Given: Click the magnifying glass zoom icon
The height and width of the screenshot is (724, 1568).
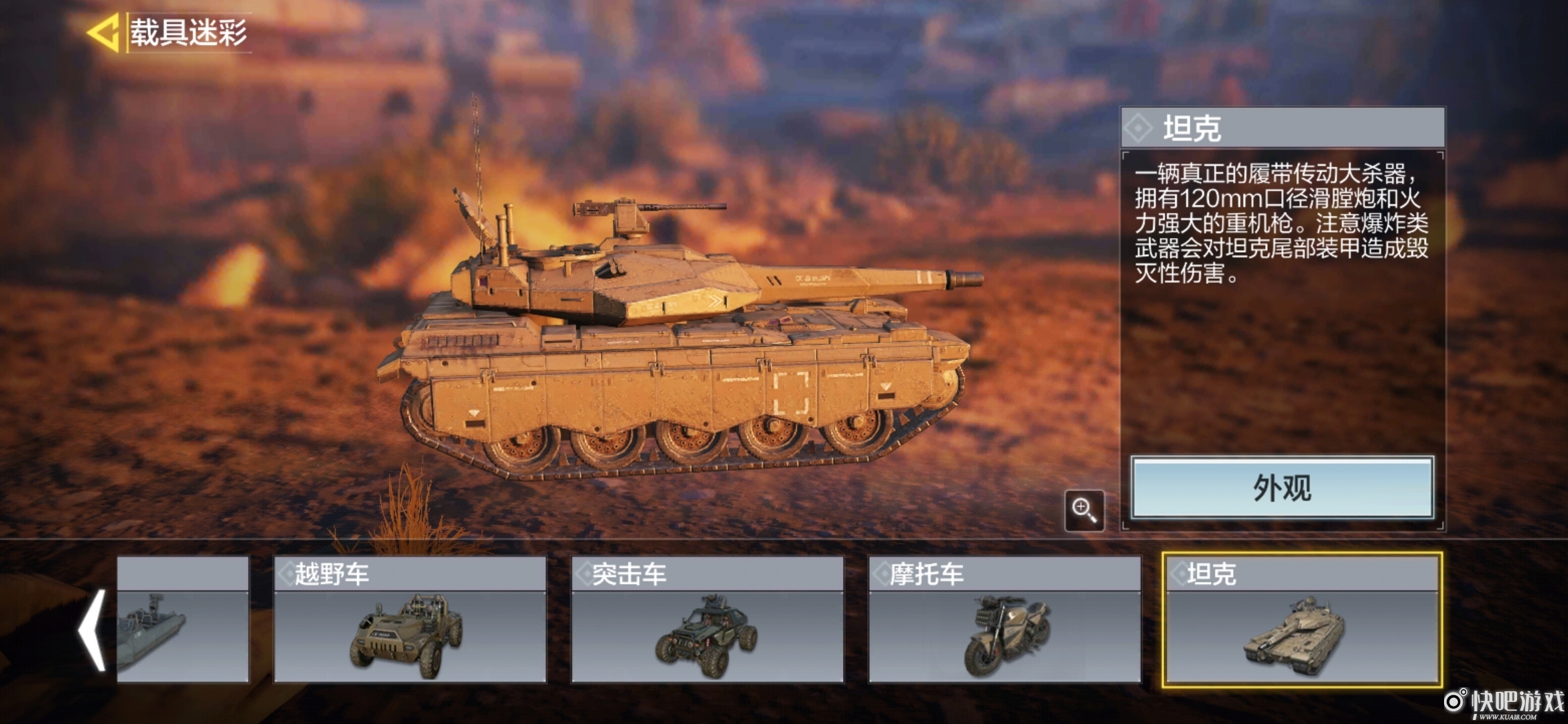Looking at the screenshot, I should [1084, 510].
